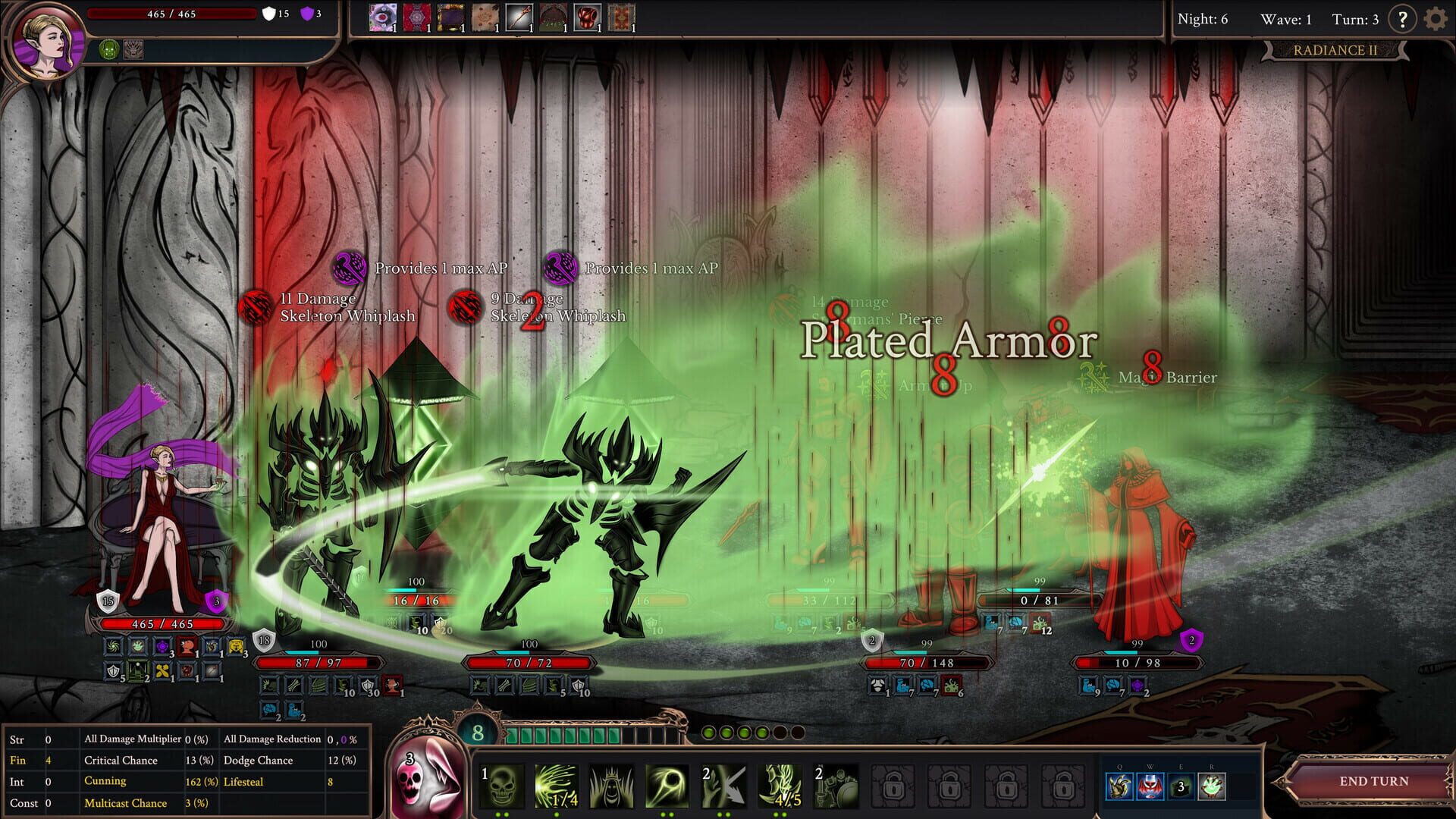Open the RADIANCE II banner
This screenshot has width=1456, height=819.
[1337, 50]
